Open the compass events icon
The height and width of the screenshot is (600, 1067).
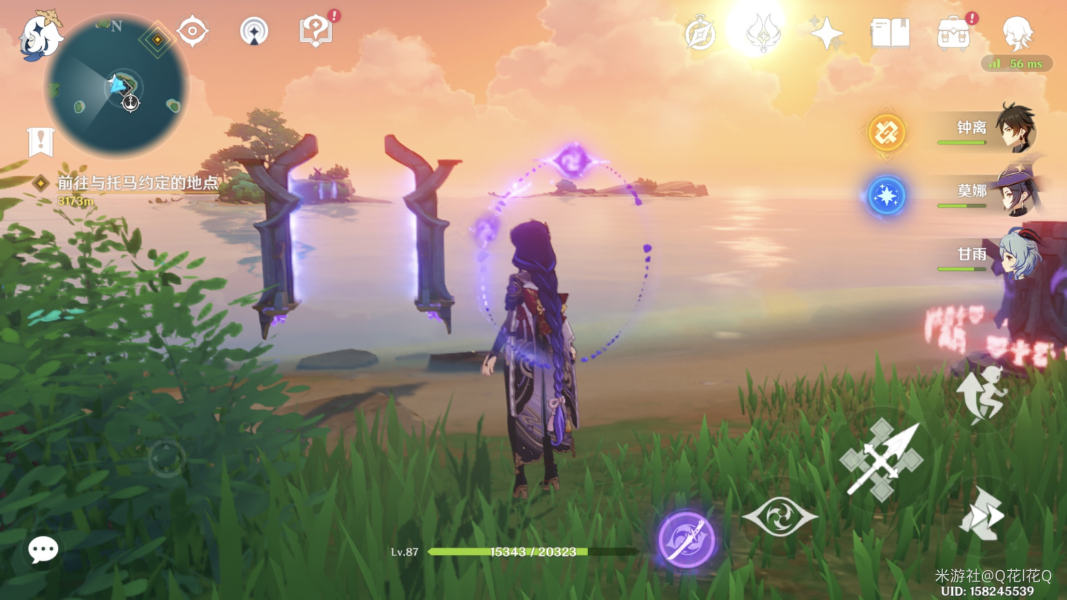(x=699, y=33)
